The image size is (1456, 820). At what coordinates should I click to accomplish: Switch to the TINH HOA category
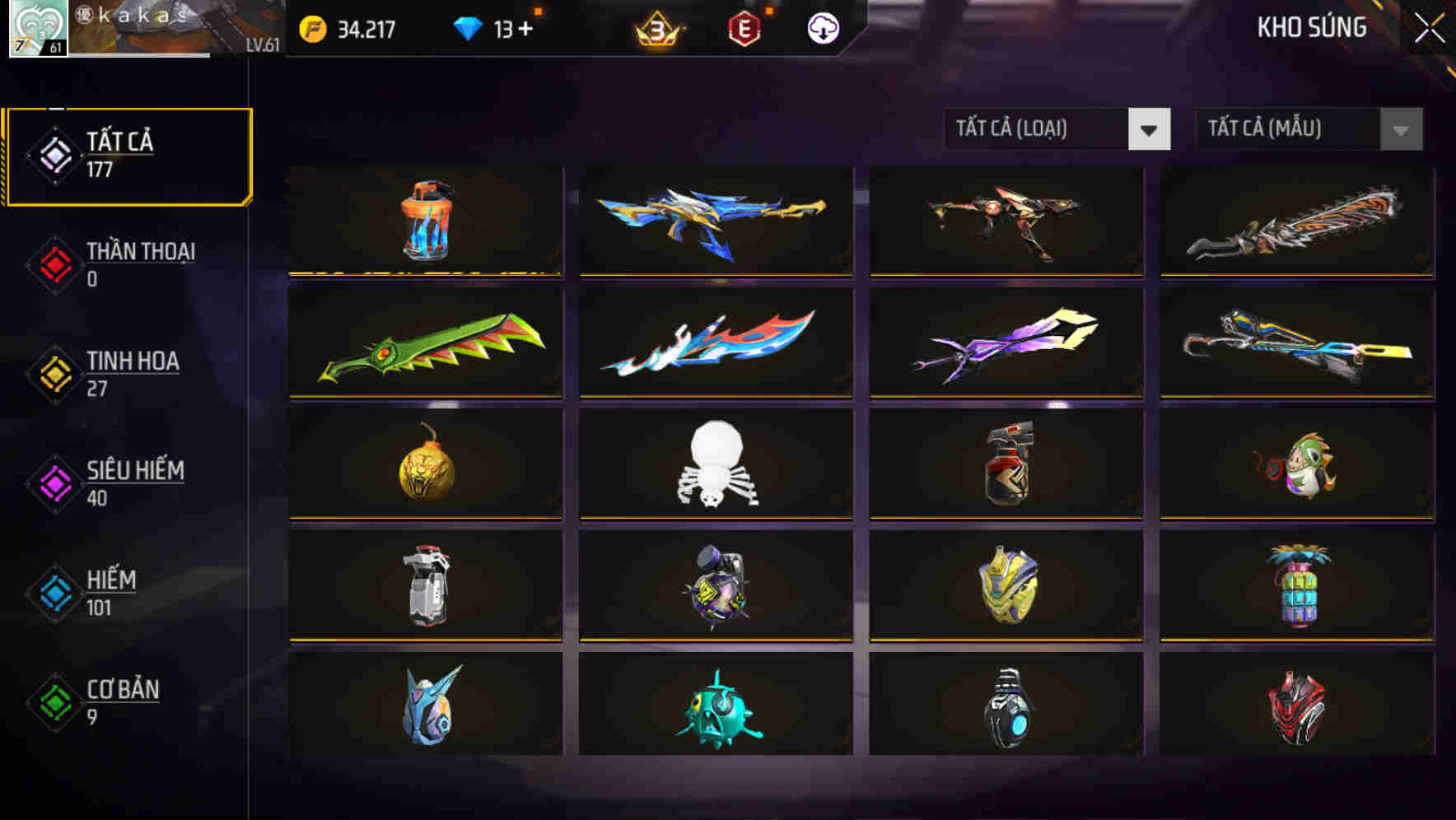tap(132, 372)
